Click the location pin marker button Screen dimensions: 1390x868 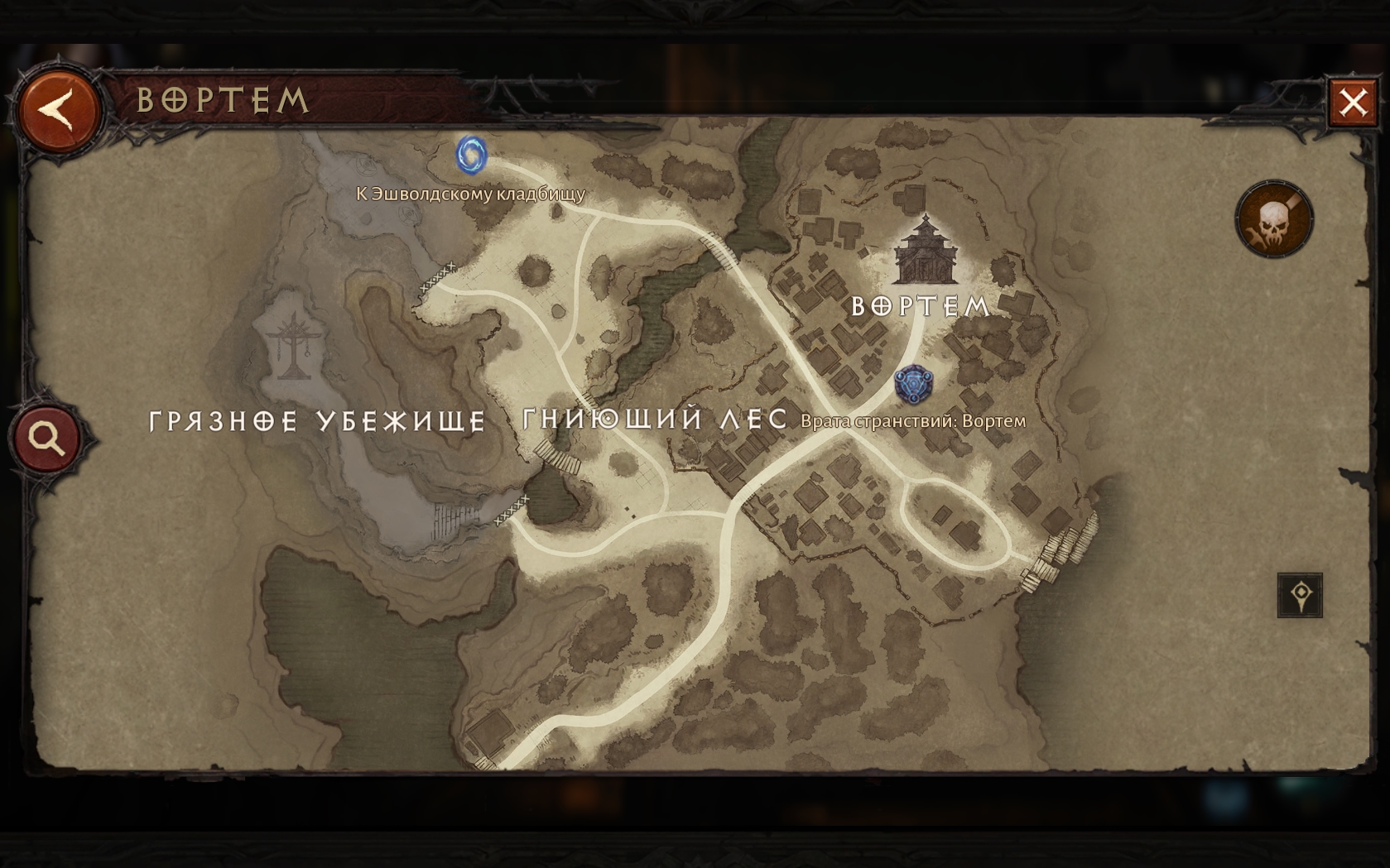click(x=1300, y=595)
